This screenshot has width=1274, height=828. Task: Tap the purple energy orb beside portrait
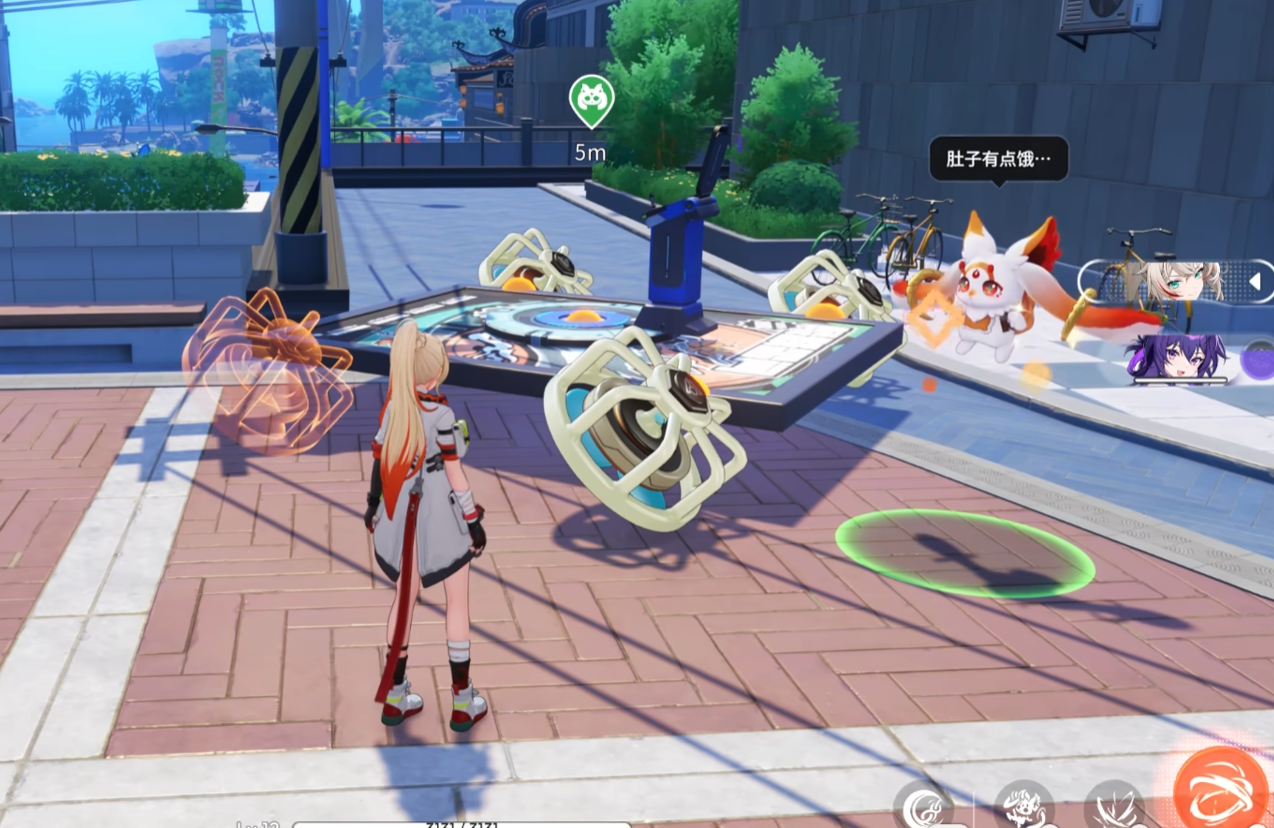click(1259, 360)
